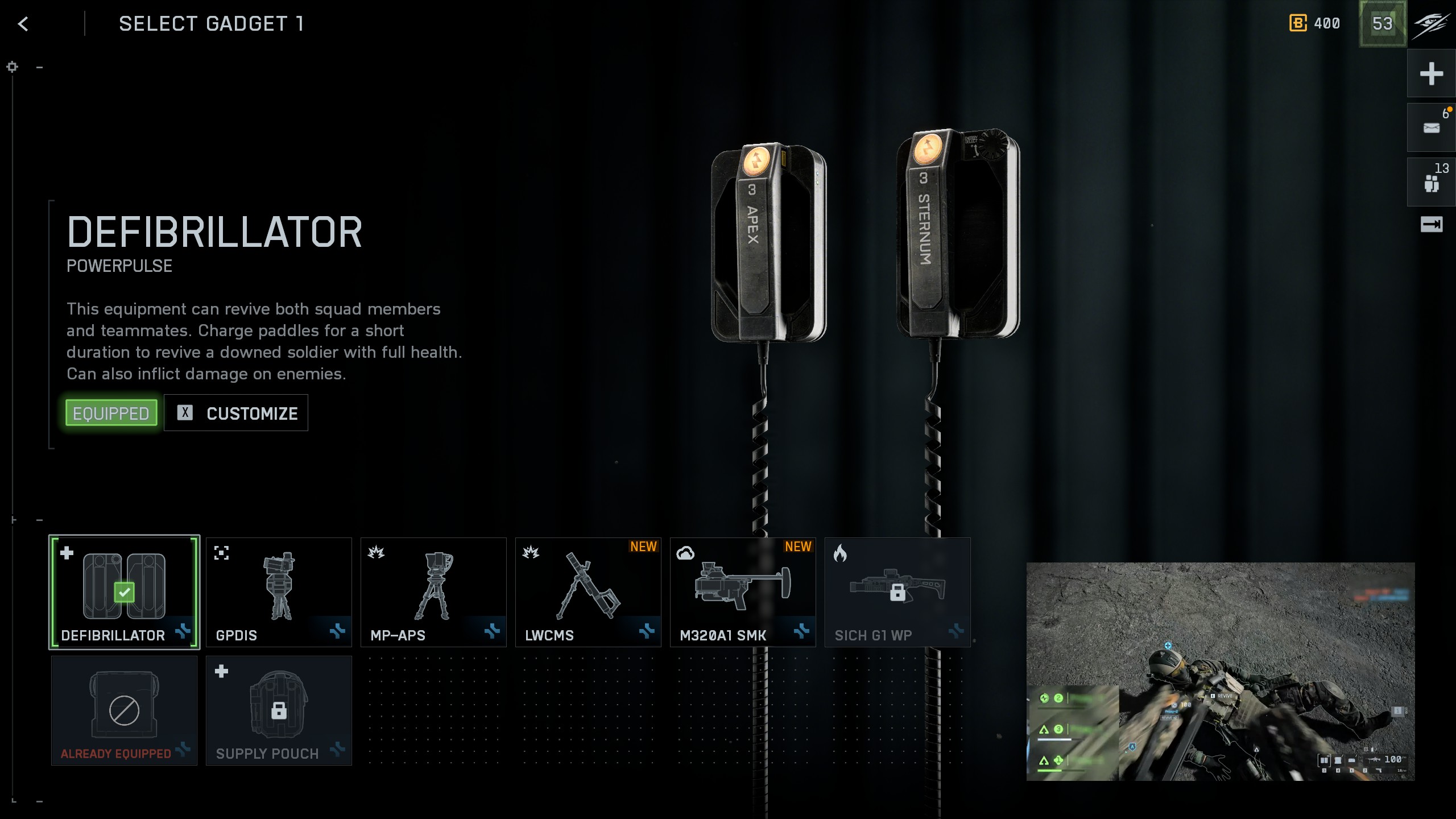
Task: Open the level 53 player profile badge
Action: click(x=1382, y=24)
